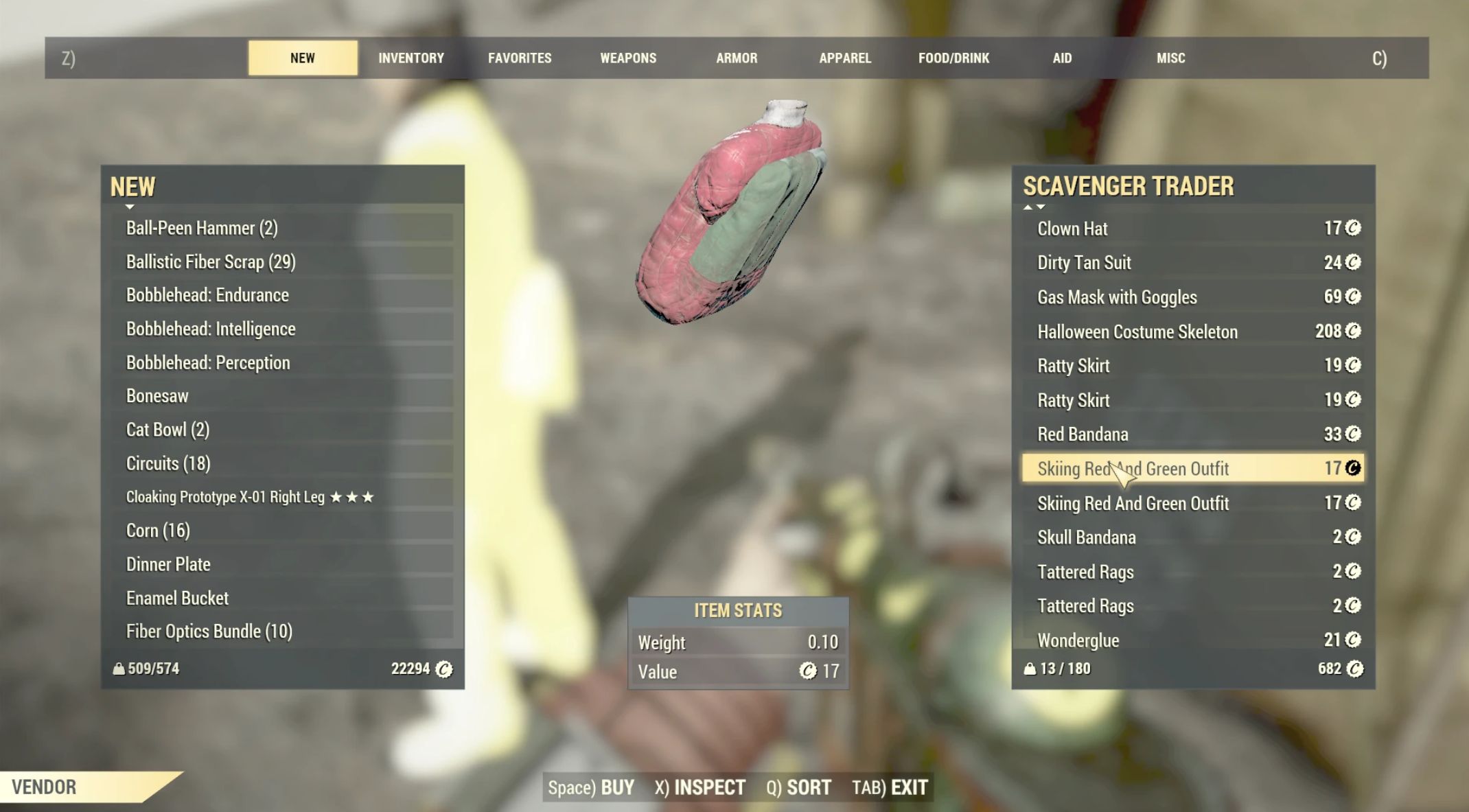
Task: Select the Bonesaw item row
Action: (281, 396)
